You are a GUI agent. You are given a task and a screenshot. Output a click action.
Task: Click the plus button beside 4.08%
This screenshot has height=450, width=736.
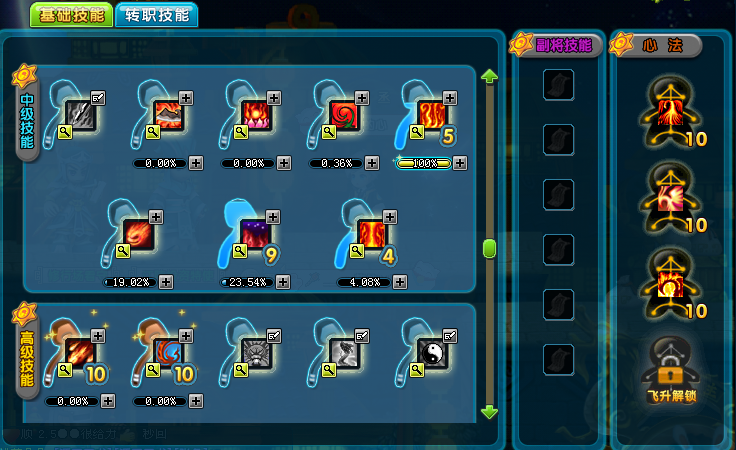(x=400, y=282)
